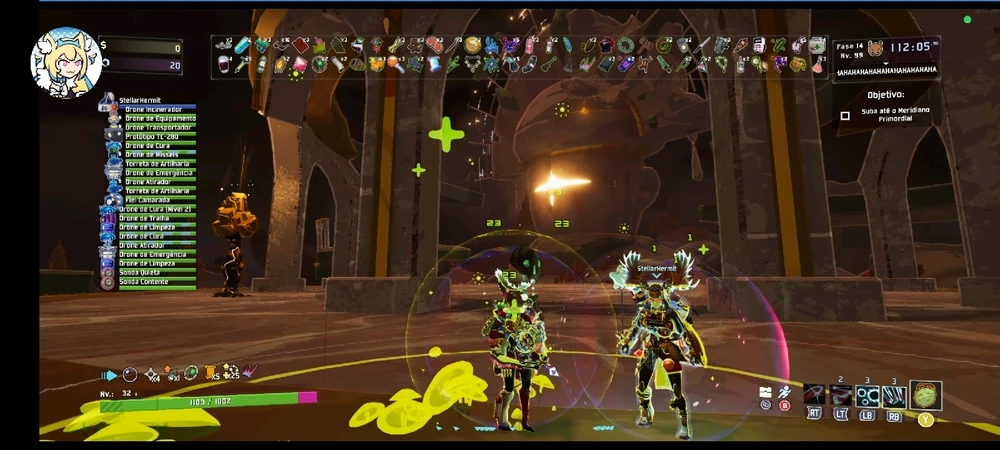Activate the special skill icon
1000x450 pixels.
coord(894,396)
